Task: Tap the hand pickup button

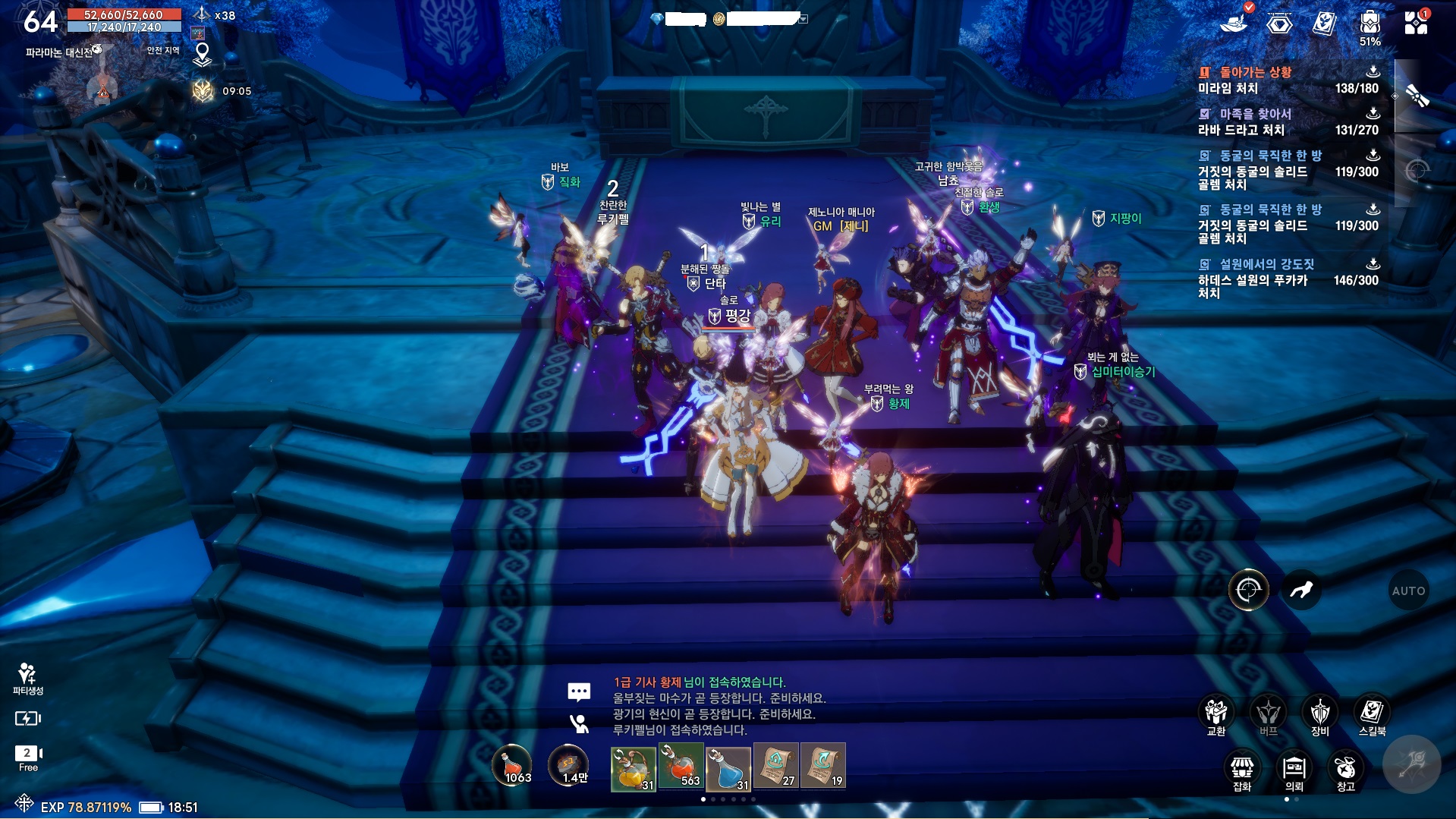Action: pos(1301,589)
